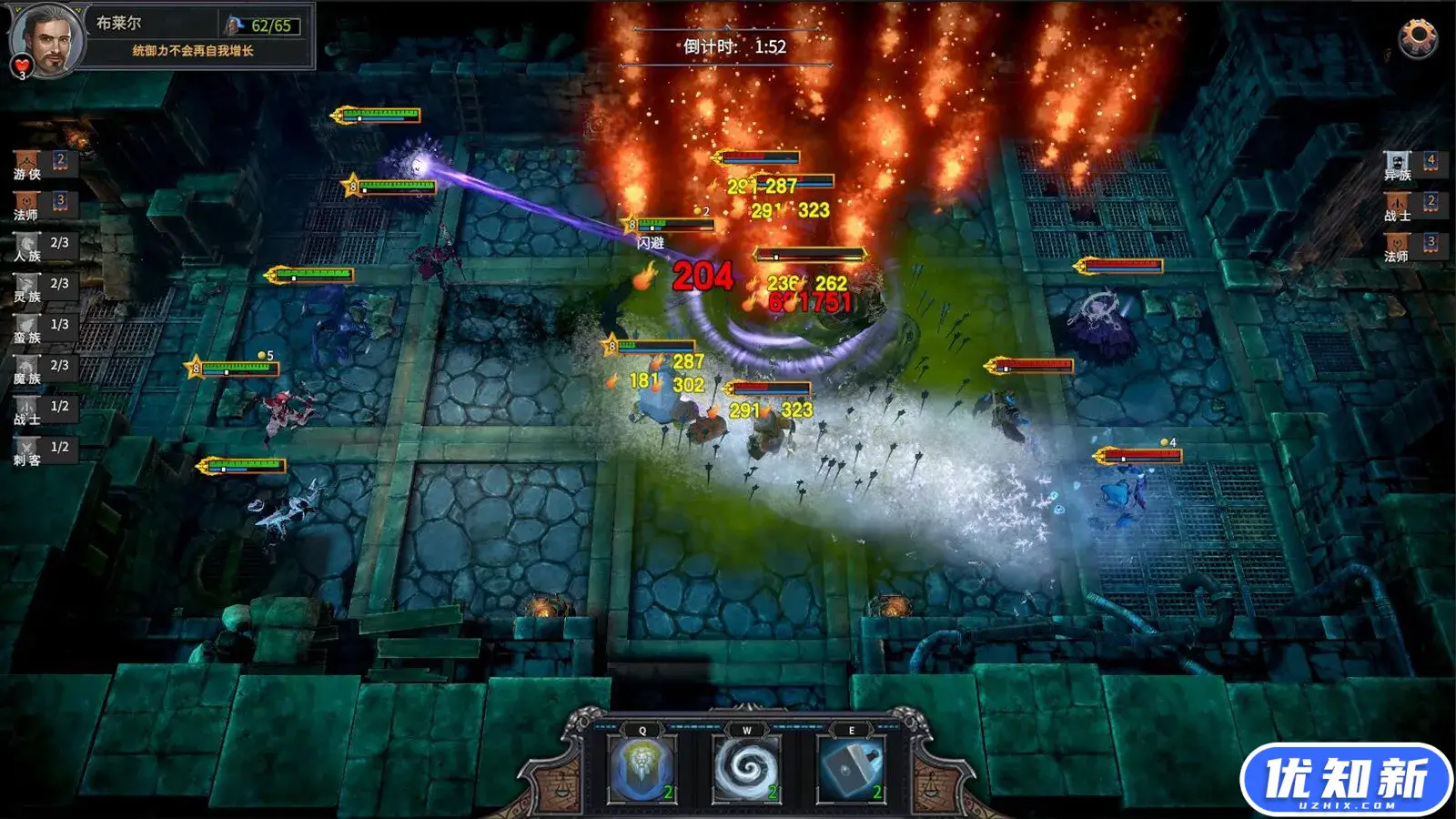
Task: Cast the white whirlwind spiral ability
Action: pyautogui.click(x=746, y=770)
